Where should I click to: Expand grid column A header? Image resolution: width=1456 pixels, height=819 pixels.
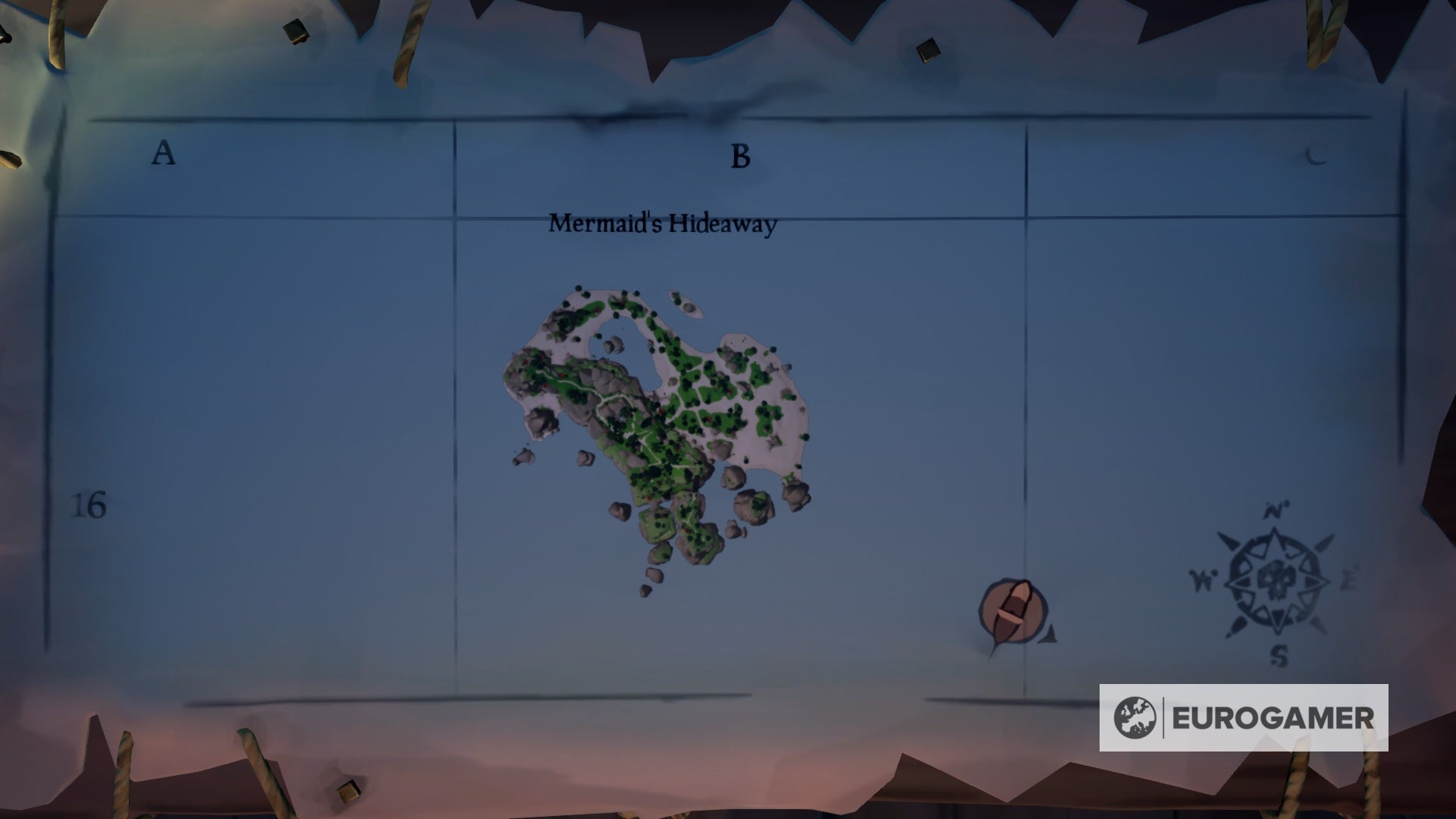coord(161,154)
